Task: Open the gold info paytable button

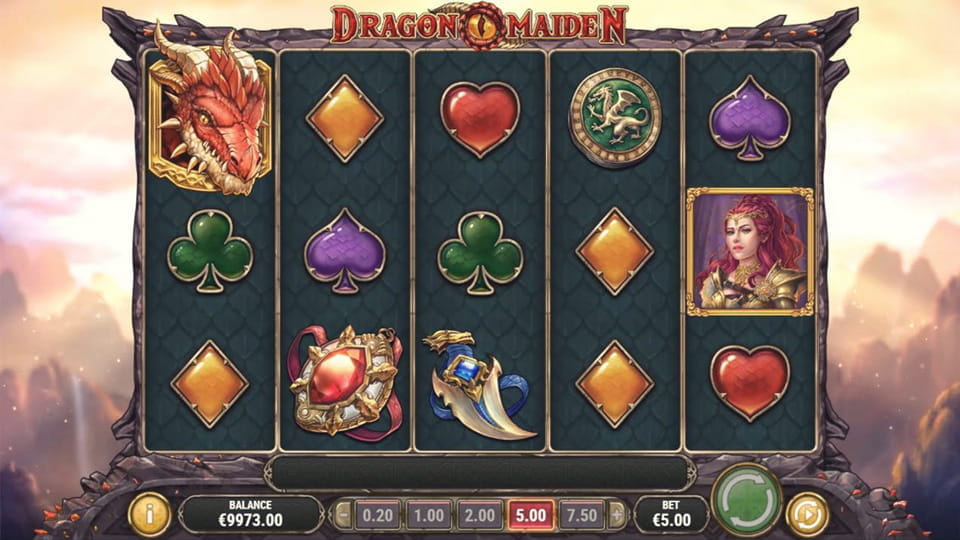Action: coord(149,514)
